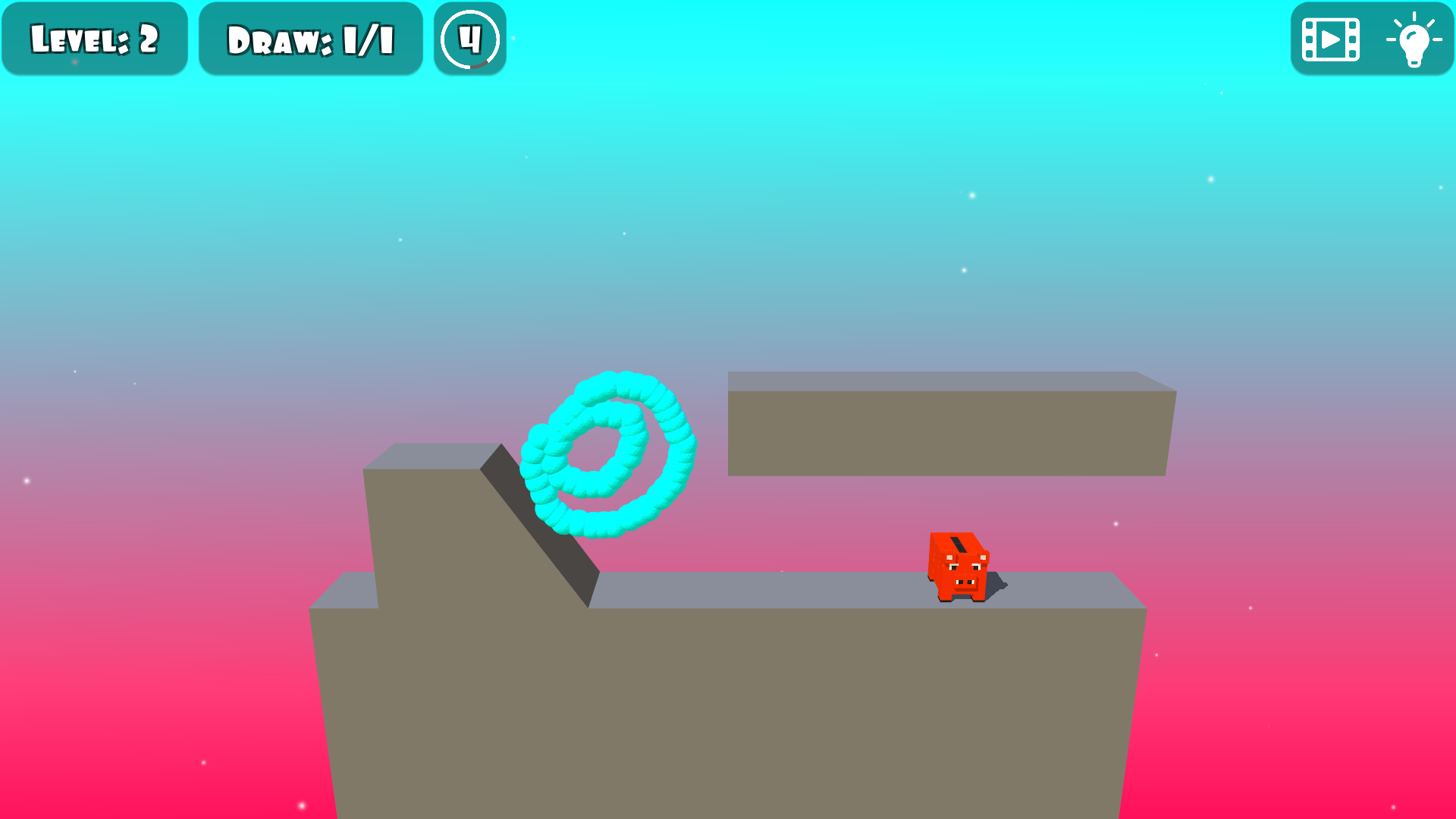Image resolution: width=1456 pixels, height=819 pixels.
Task: Click the number 4 inside the timer circle
Action: click(469, 38)
